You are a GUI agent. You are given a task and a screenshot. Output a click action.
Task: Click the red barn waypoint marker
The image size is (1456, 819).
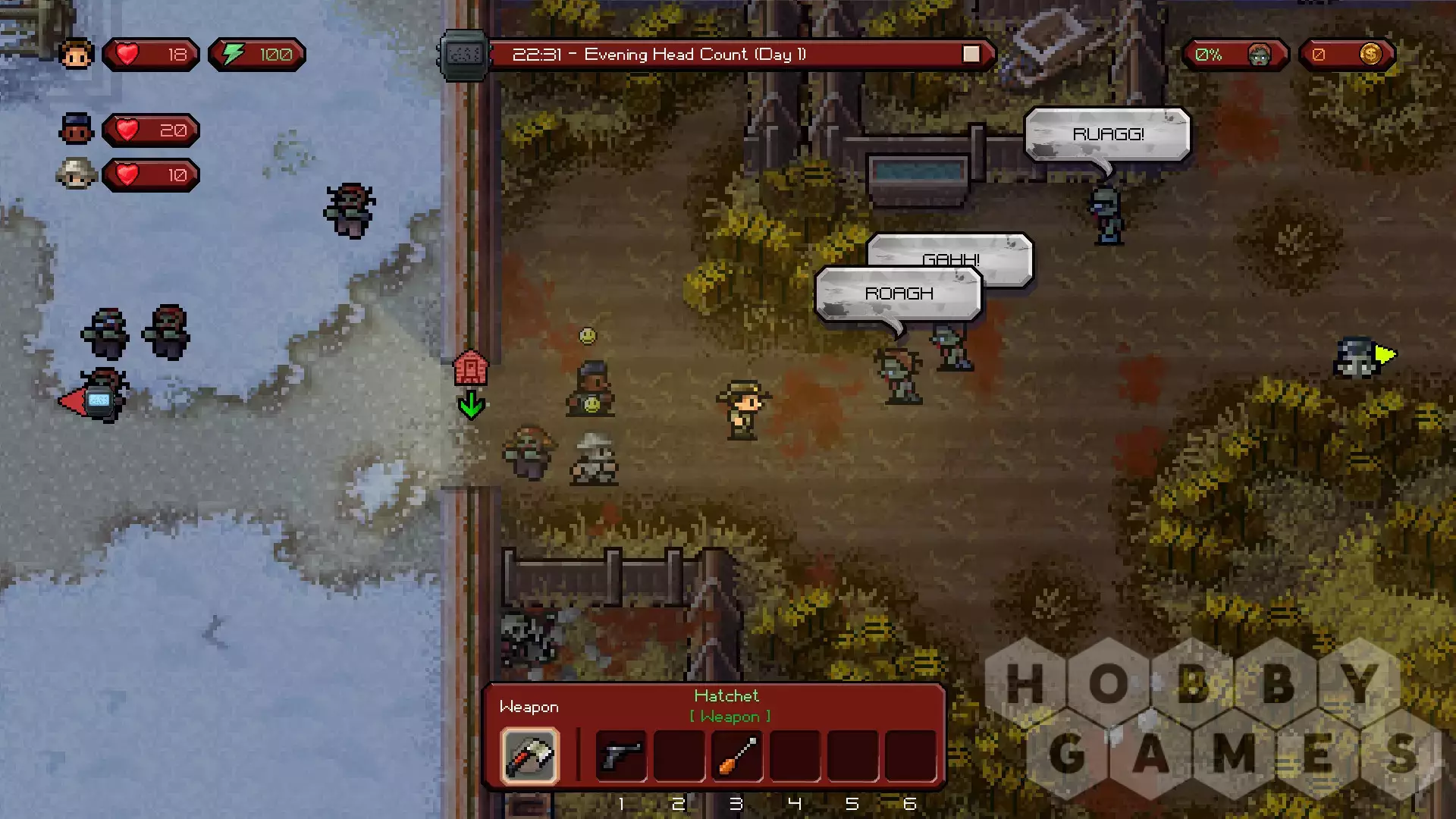tap(470, 369)
